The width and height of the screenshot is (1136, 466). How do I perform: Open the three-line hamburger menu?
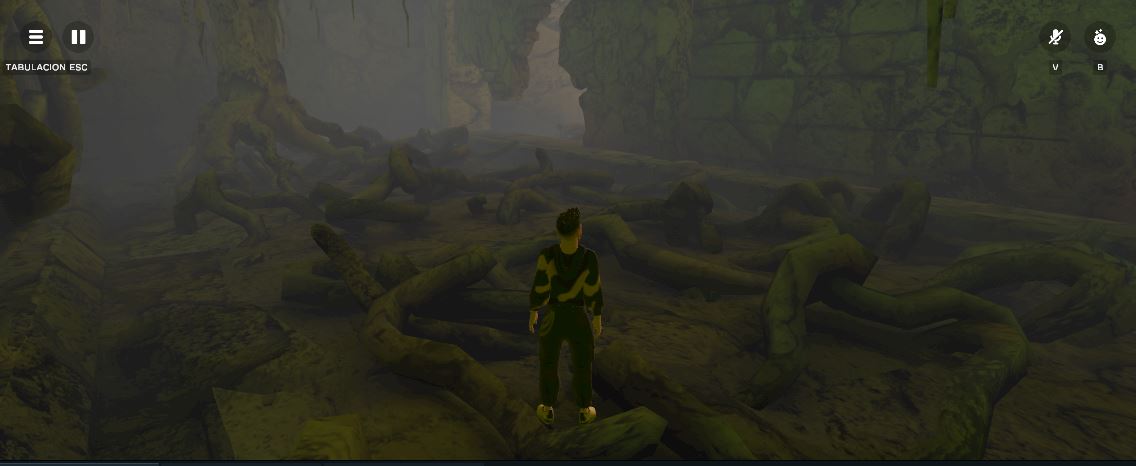click(x=36, y=38)
